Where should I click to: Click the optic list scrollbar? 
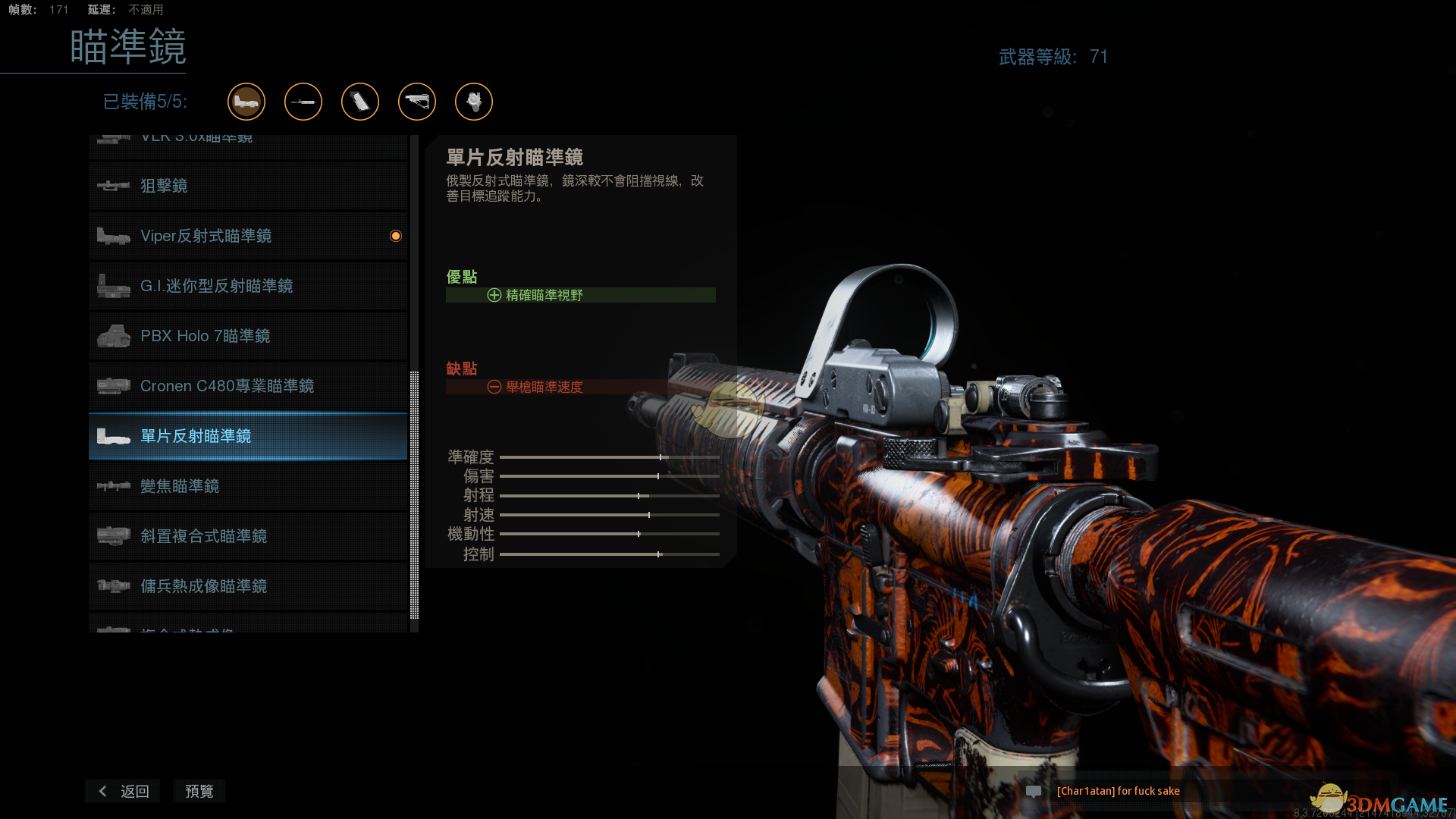click(x=414, y=493)
